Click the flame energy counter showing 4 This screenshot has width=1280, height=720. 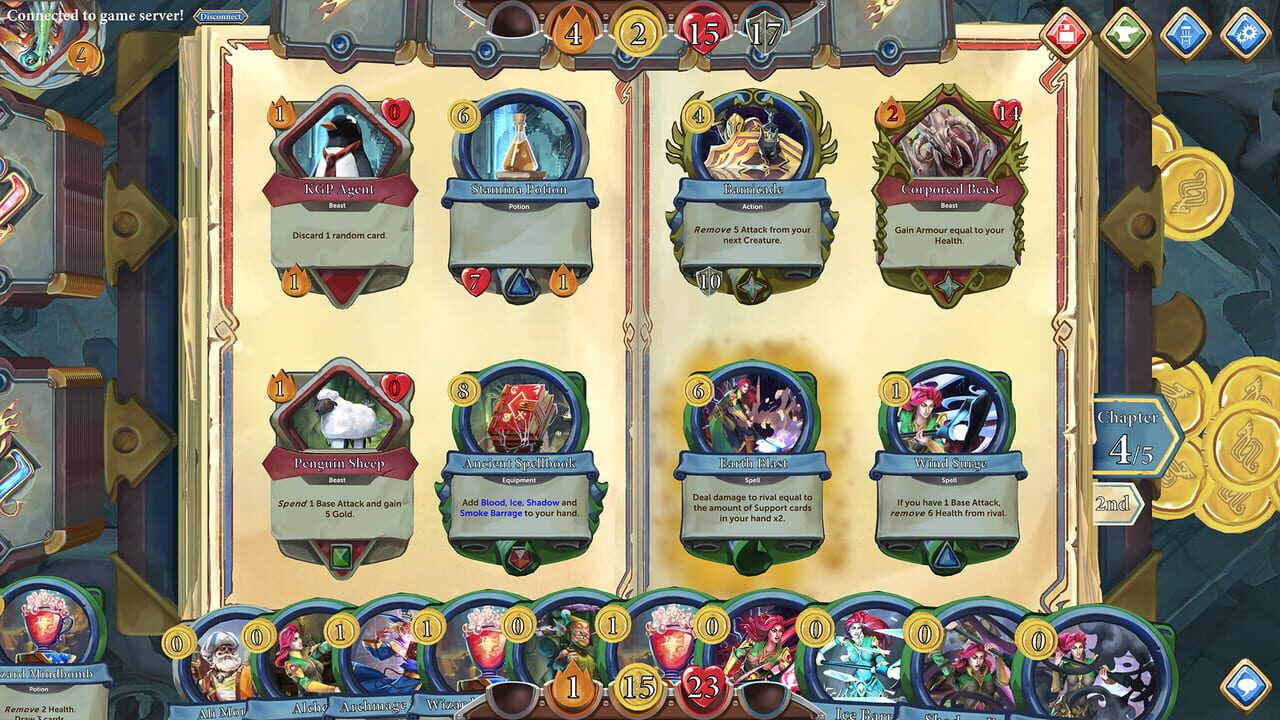[574, 31]
